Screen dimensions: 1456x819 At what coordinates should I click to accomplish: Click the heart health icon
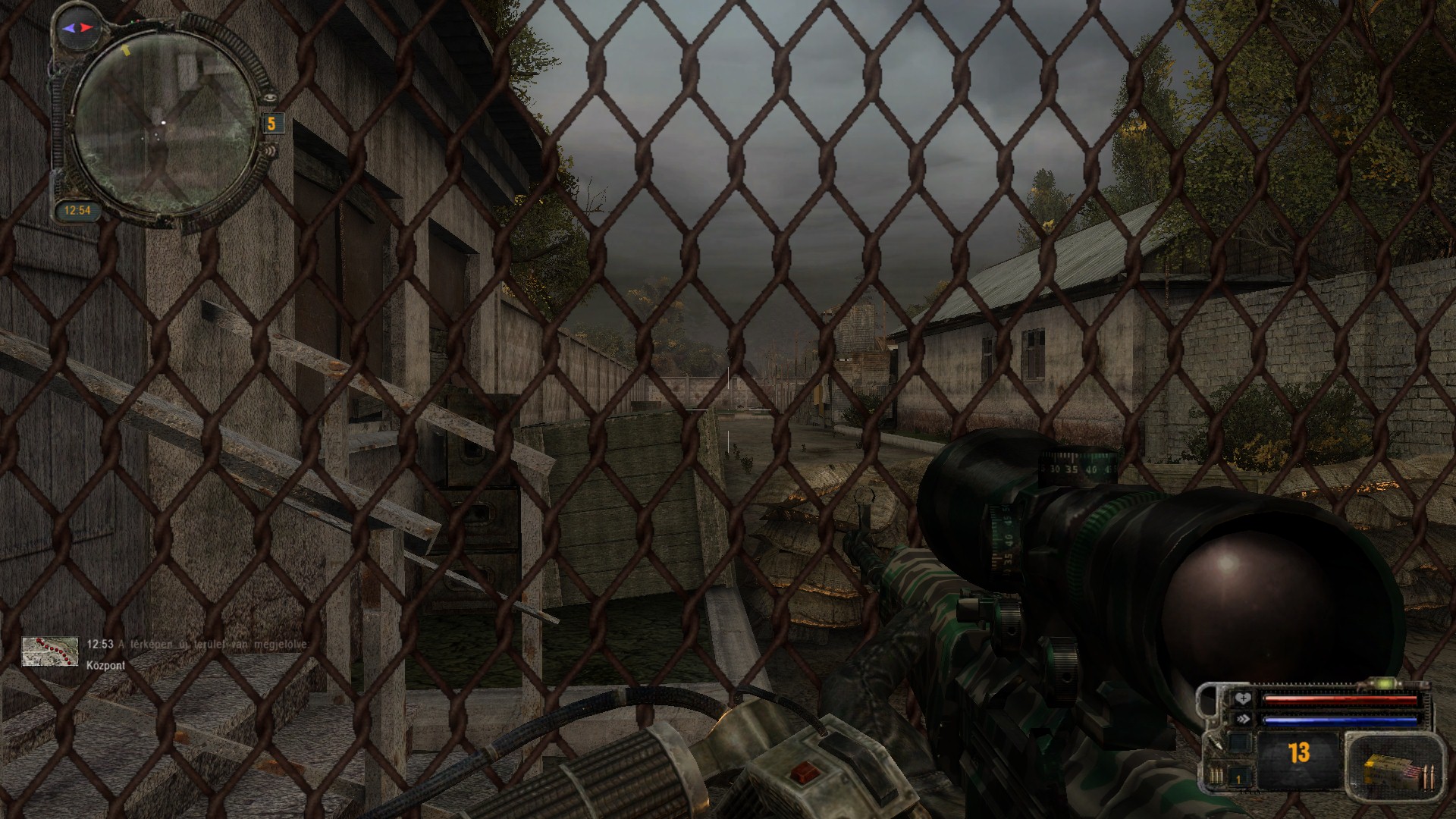pos(1242,699)
